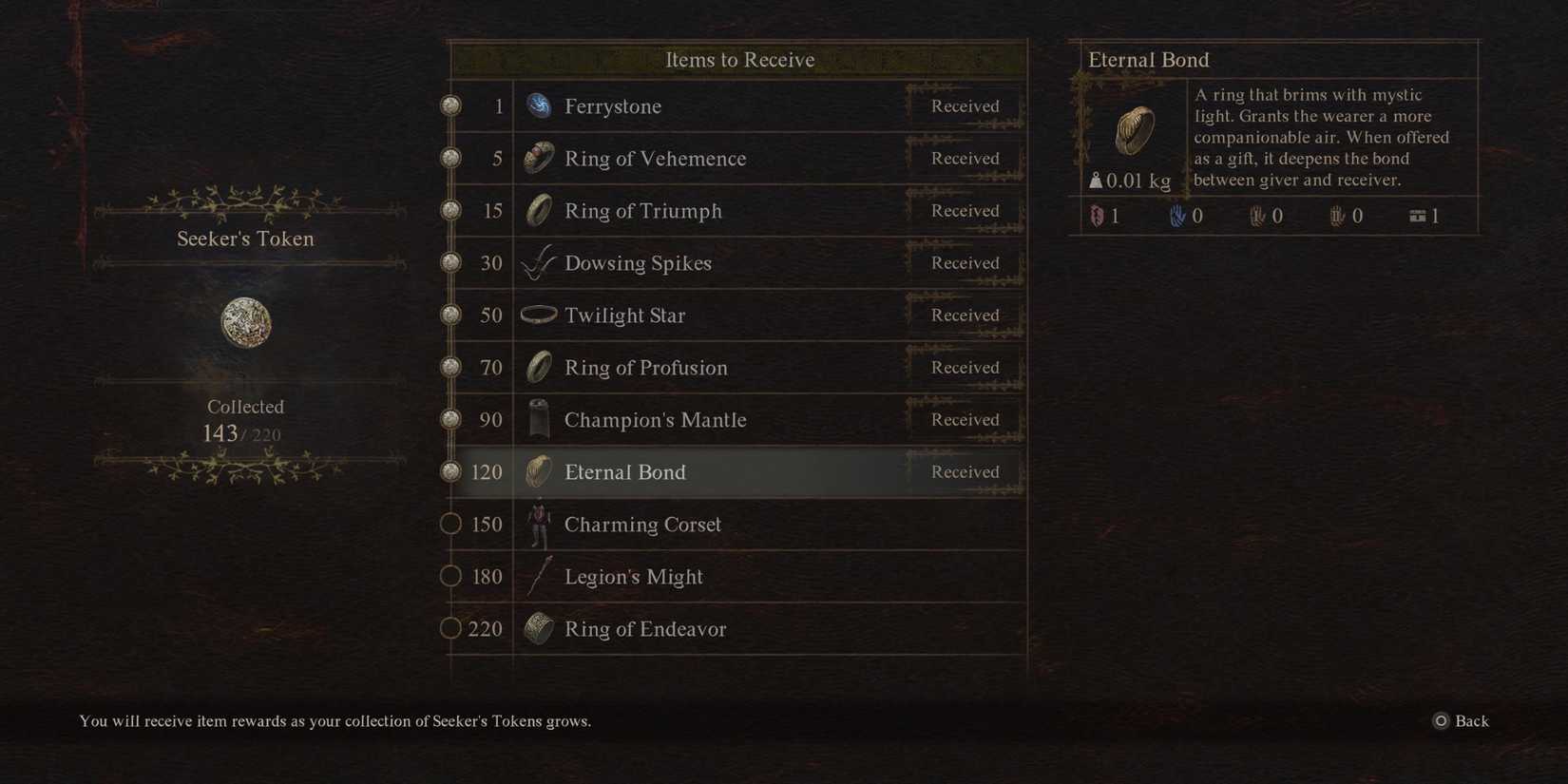This screenshot has height=784, width=1568.
Task: Click the Charming Corset item icon
Action: (539, 524)
